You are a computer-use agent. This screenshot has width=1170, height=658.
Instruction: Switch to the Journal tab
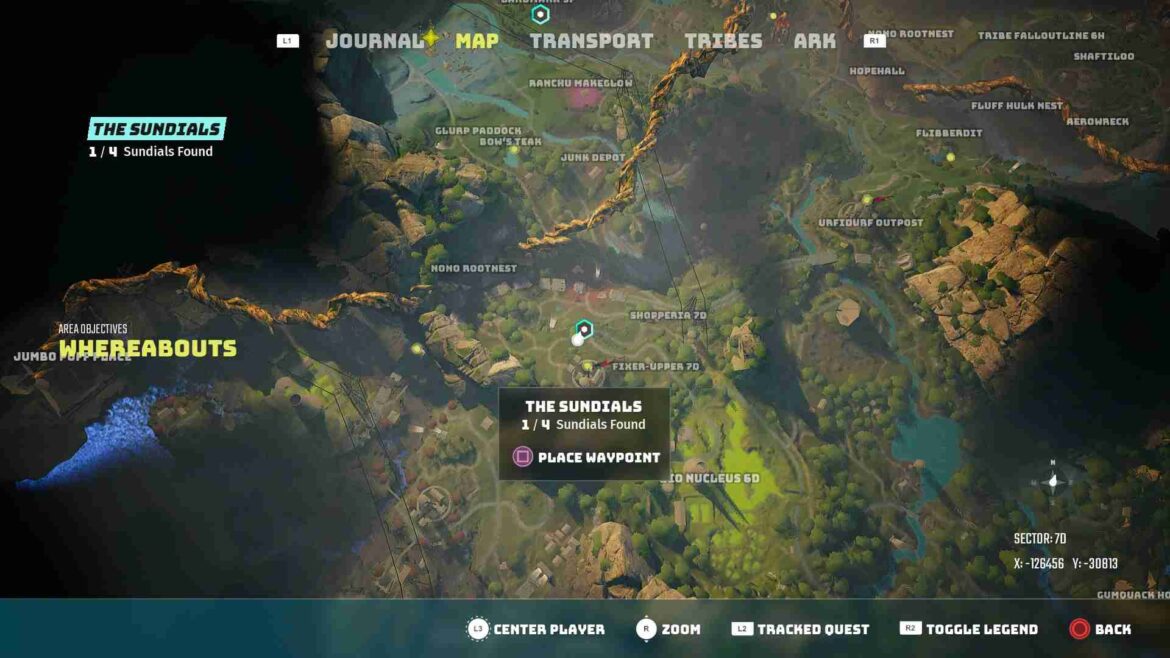pyautogui.click(x=374, y=41)
